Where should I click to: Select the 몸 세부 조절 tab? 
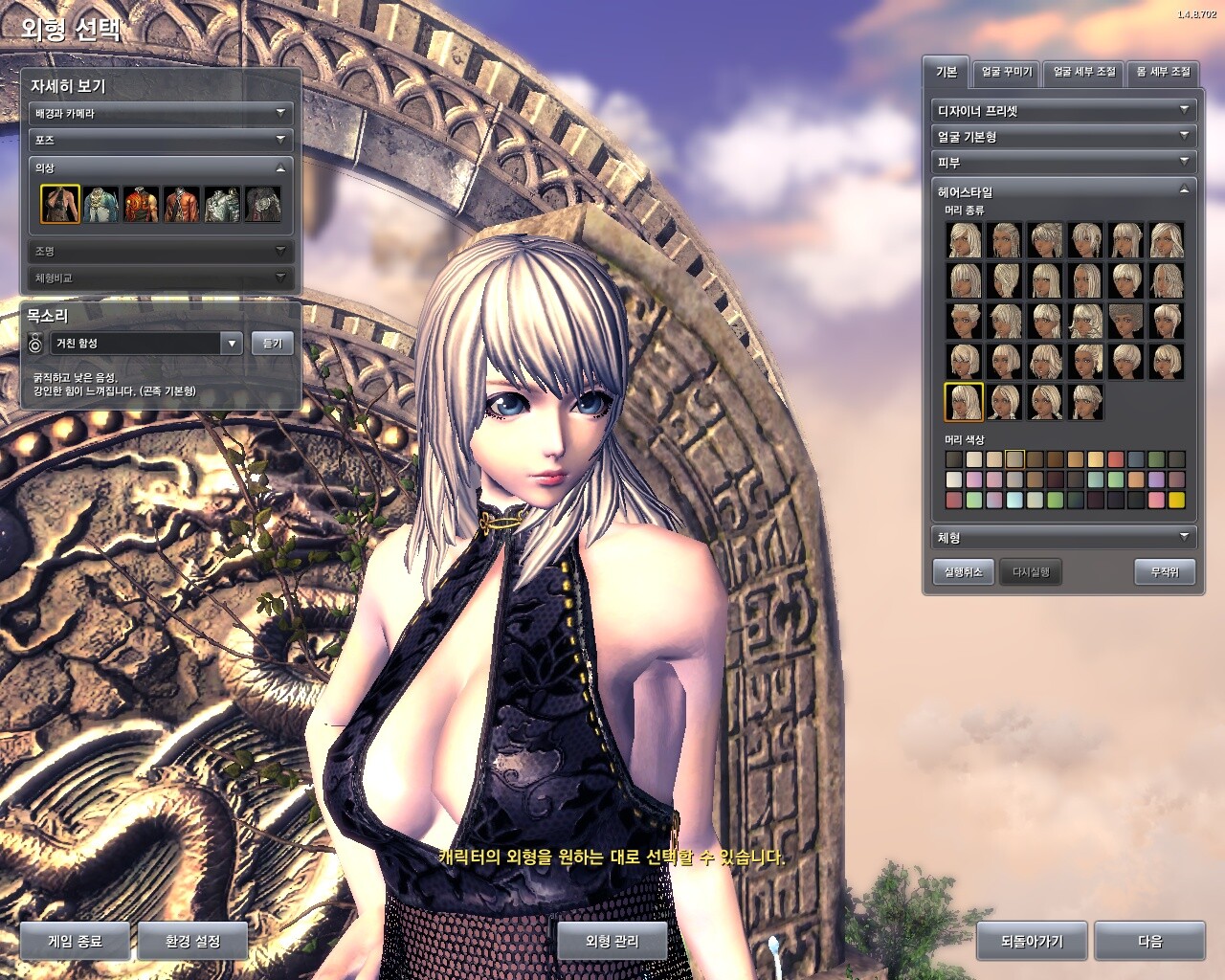(1163, 72)
